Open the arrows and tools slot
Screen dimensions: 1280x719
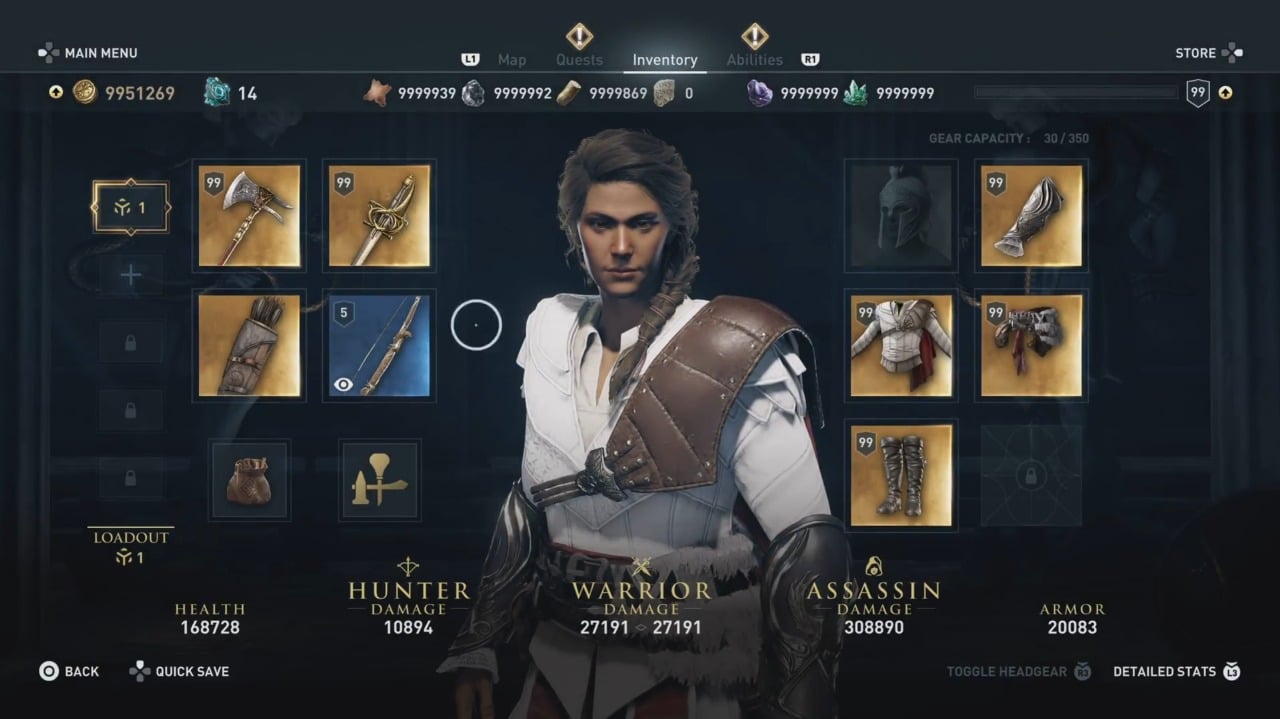point(379,480)
